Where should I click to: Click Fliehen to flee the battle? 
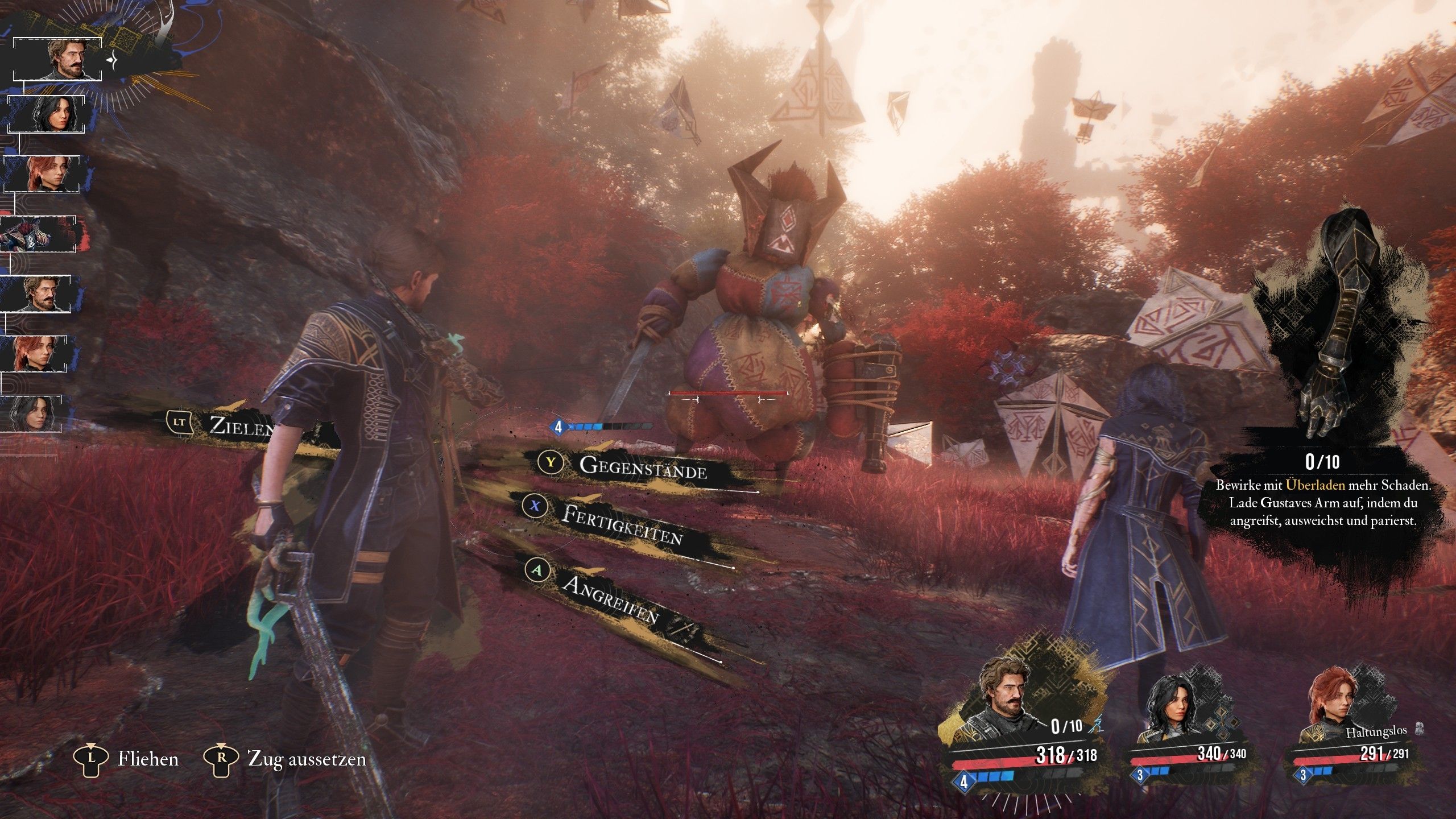click(x=148, y=759)
